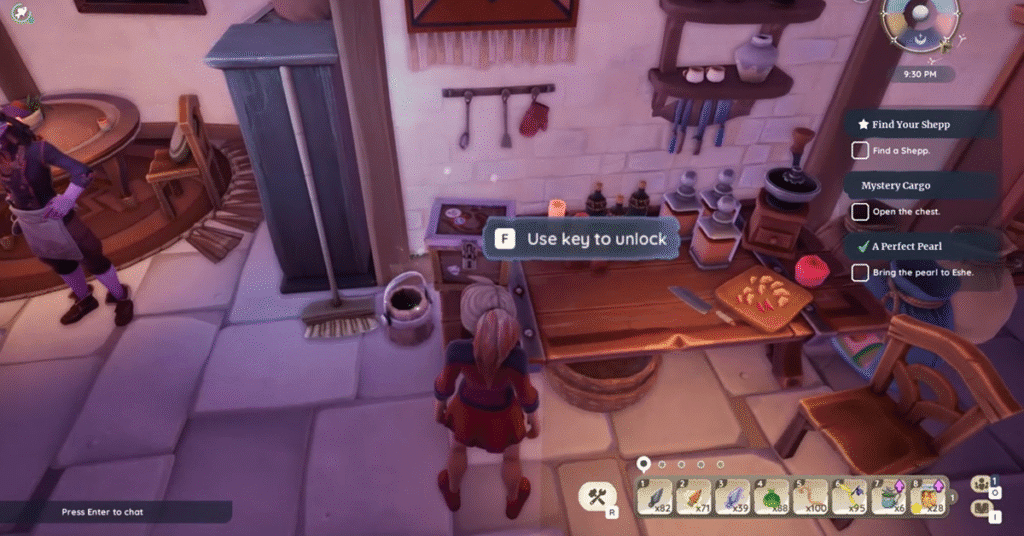Click the day-night clock dial
1024x536 pixels.
click(x=920, y=22)
